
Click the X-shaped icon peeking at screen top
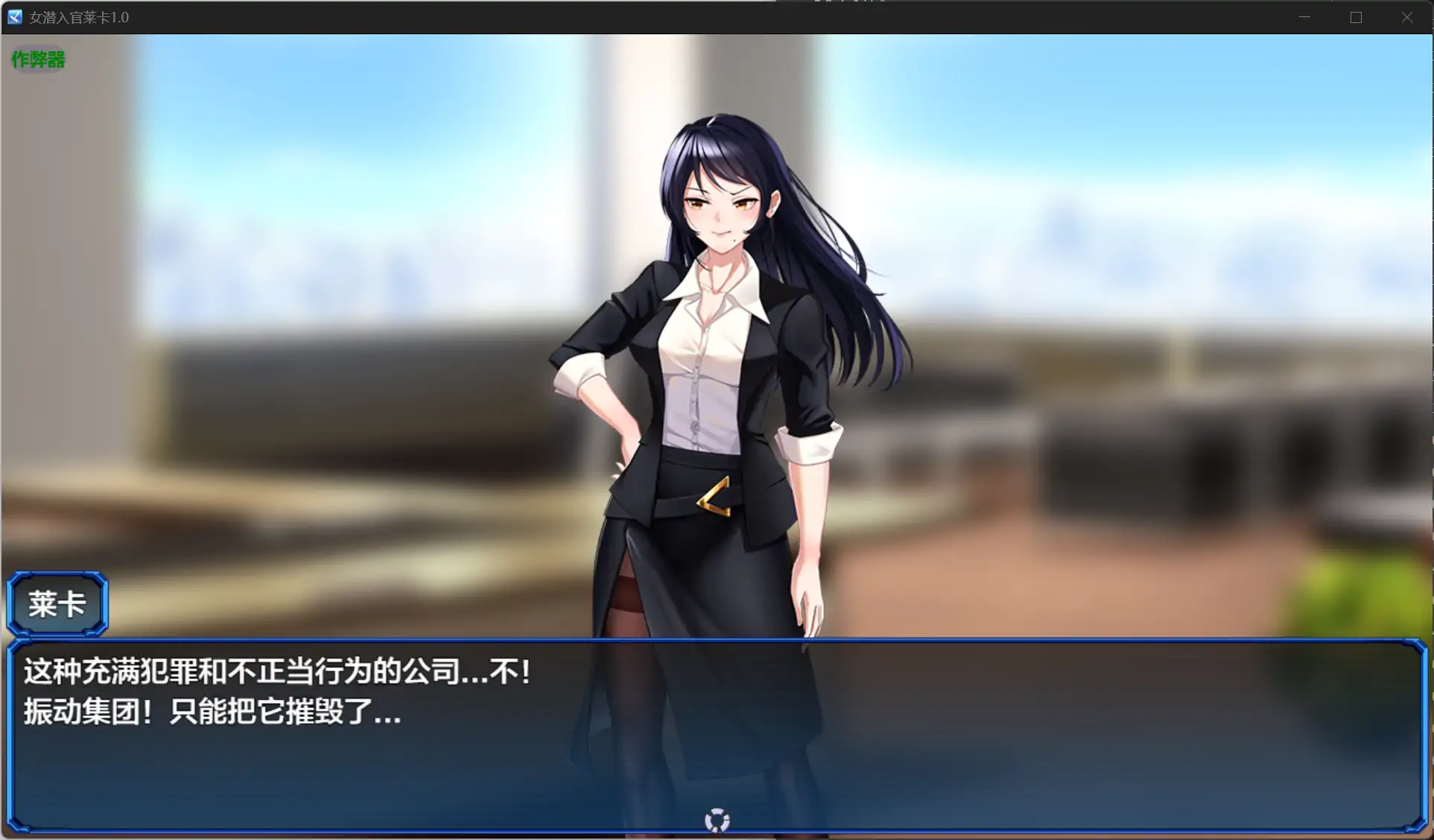tap(856, 3)
